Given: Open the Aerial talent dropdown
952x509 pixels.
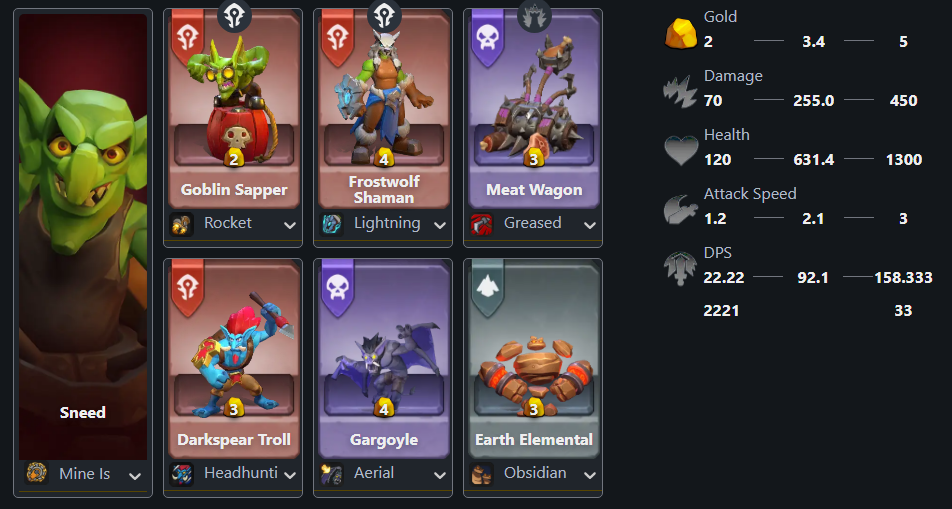Looking at the screenshot, I should [383, 474].
